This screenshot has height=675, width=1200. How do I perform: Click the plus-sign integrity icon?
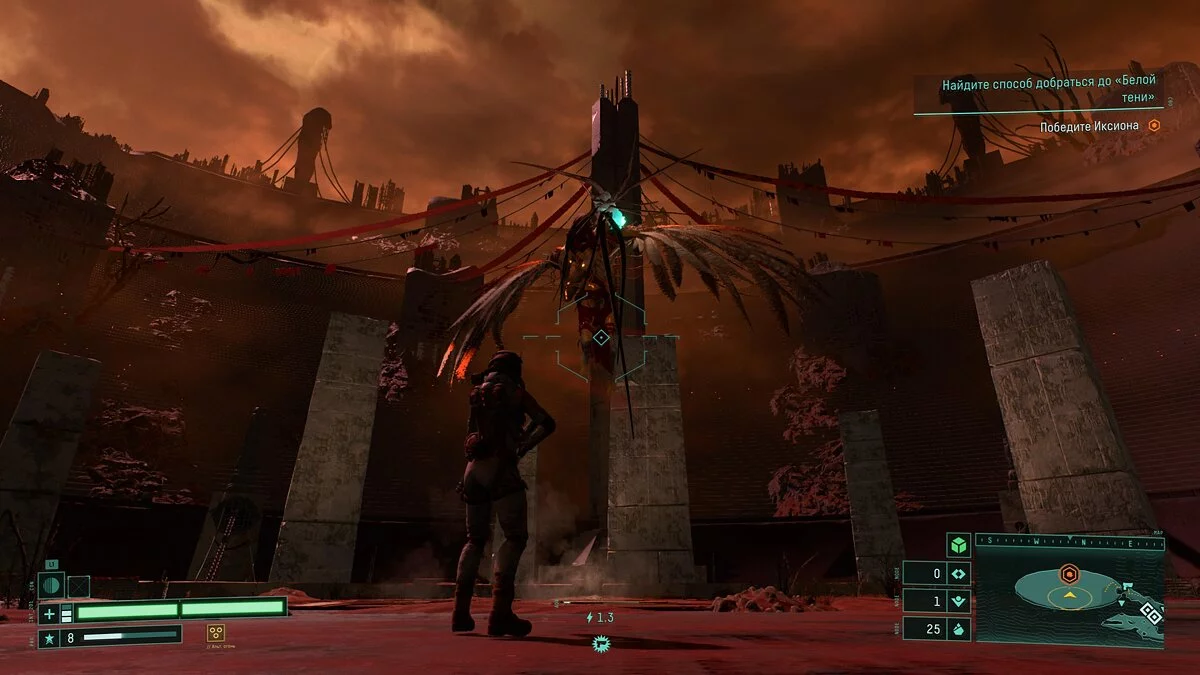pos(49,613)
